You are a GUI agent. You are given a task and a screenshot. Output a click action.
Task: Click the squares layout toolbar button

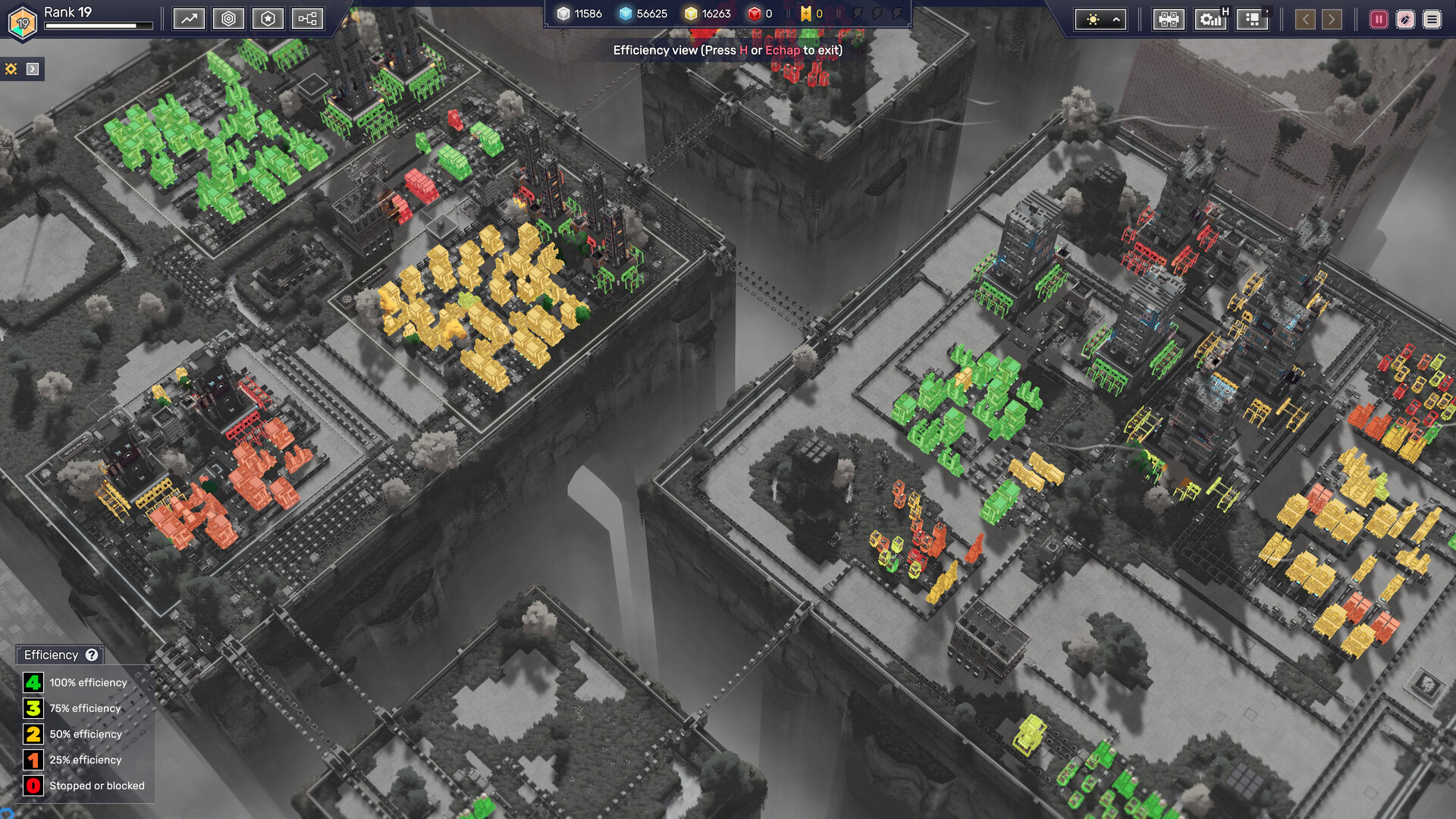tap(1252, 20)
